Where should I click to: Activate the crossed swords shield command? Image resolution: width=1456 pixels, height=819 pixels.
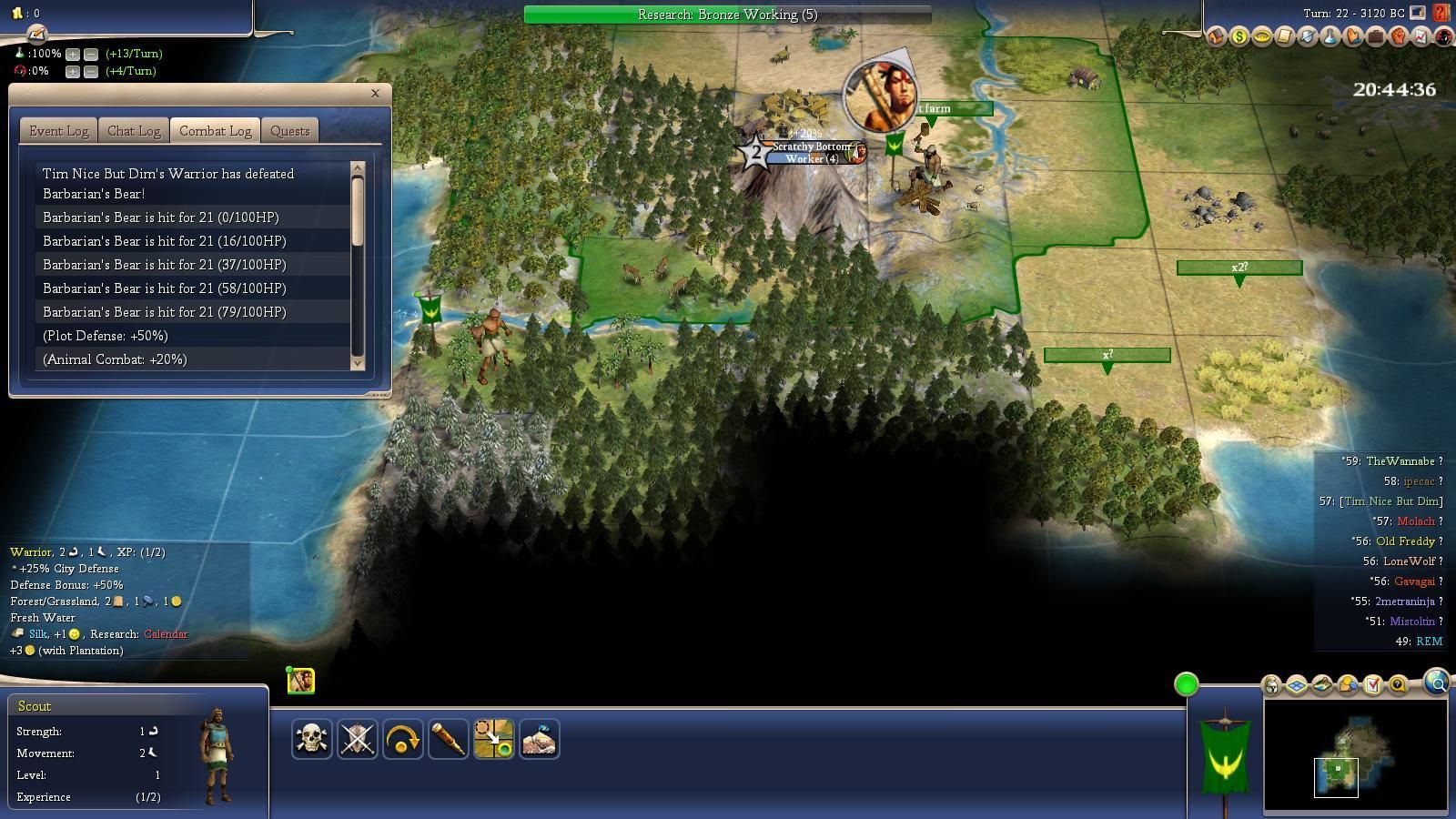(357, 739)
